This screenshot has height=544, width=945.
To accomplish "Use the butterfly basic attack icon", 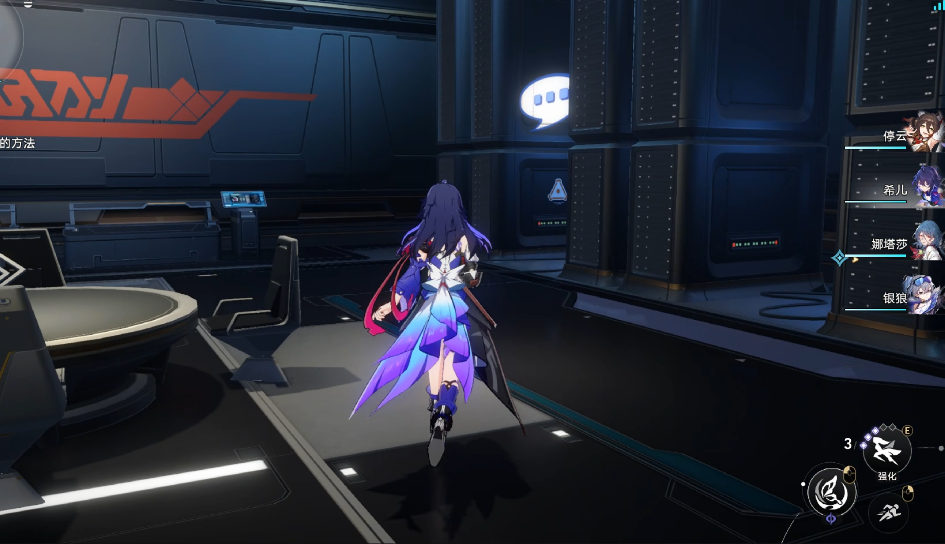I will point(829,491).
